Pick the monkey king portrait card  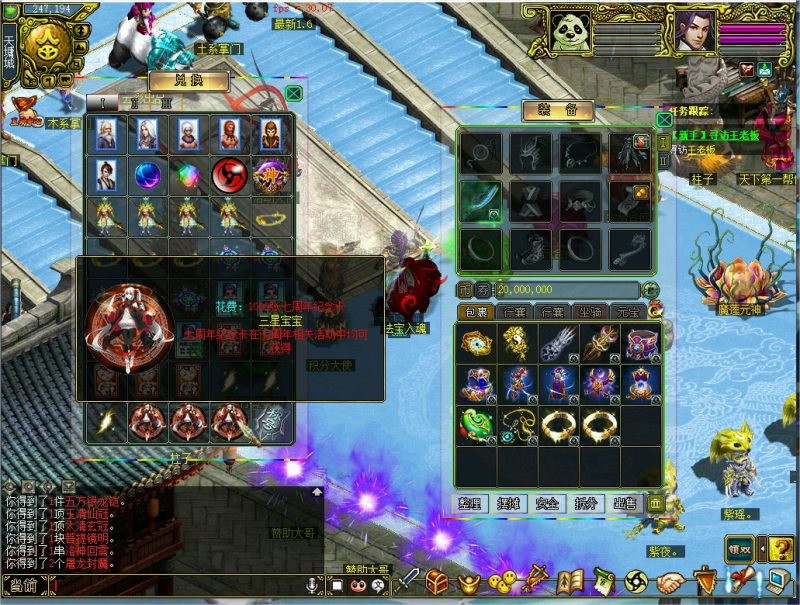click(267, 134)
